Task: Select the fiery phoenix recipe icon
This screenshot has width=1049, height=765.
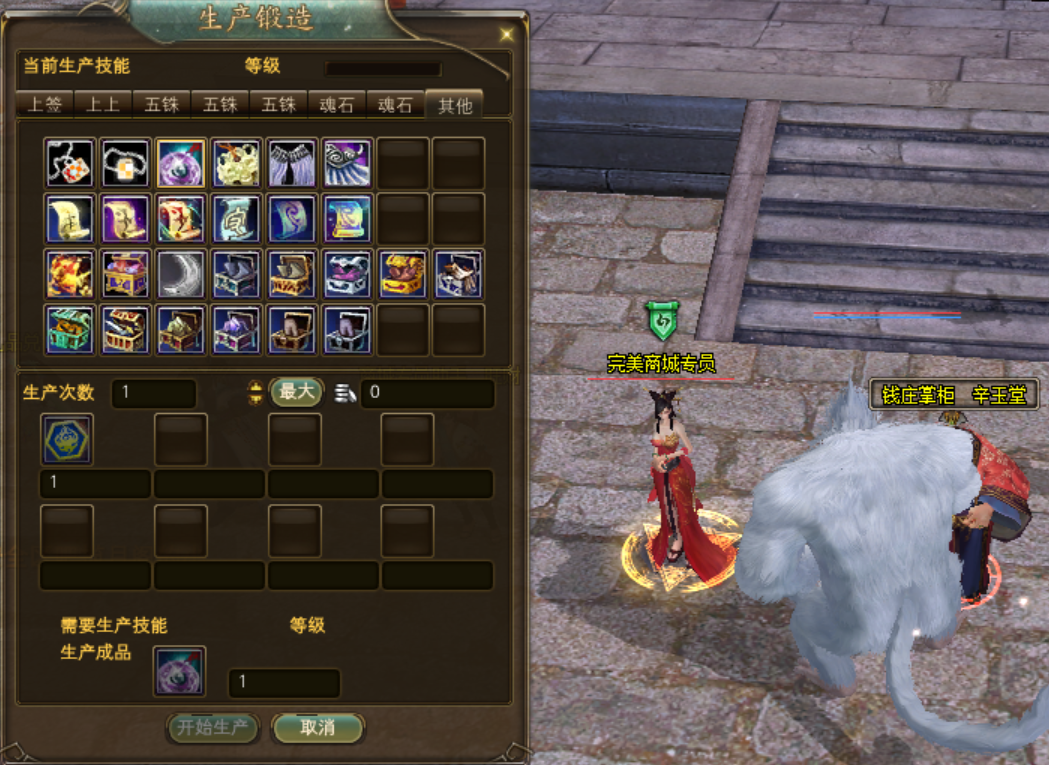Action: click(70, 274)
